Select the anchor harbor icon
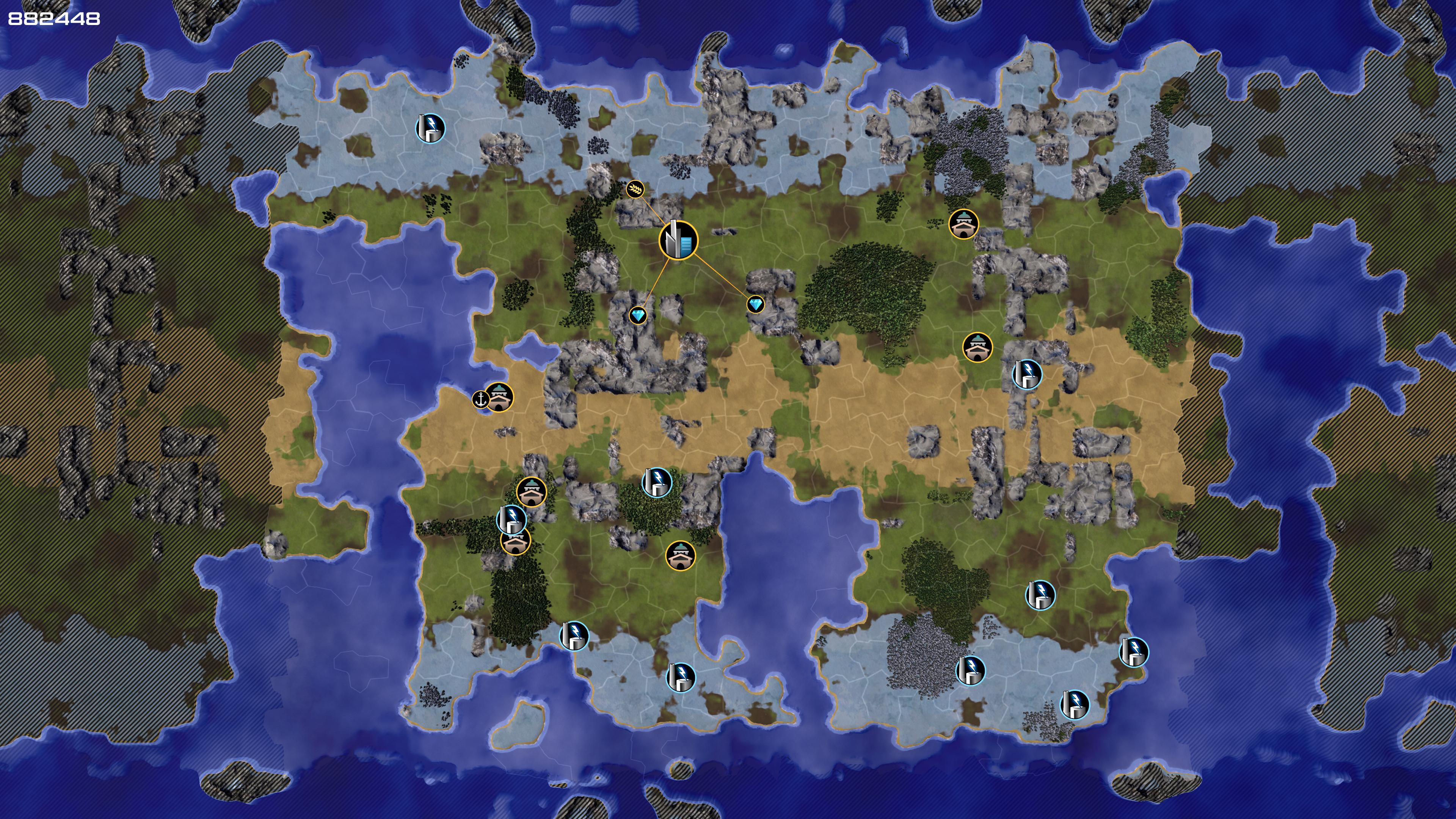Image resolution: width=1456 pixels, height=819 pixels. [x=480, y=400]
